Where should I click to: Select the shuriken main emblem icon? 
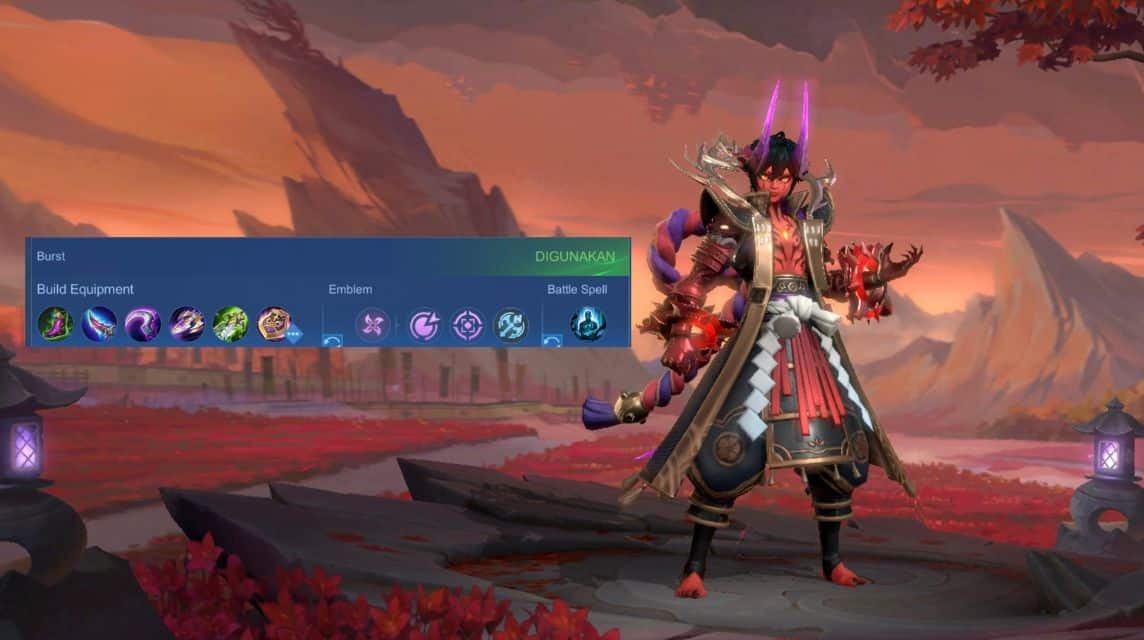pyautogui.click(x=372, y=324)
